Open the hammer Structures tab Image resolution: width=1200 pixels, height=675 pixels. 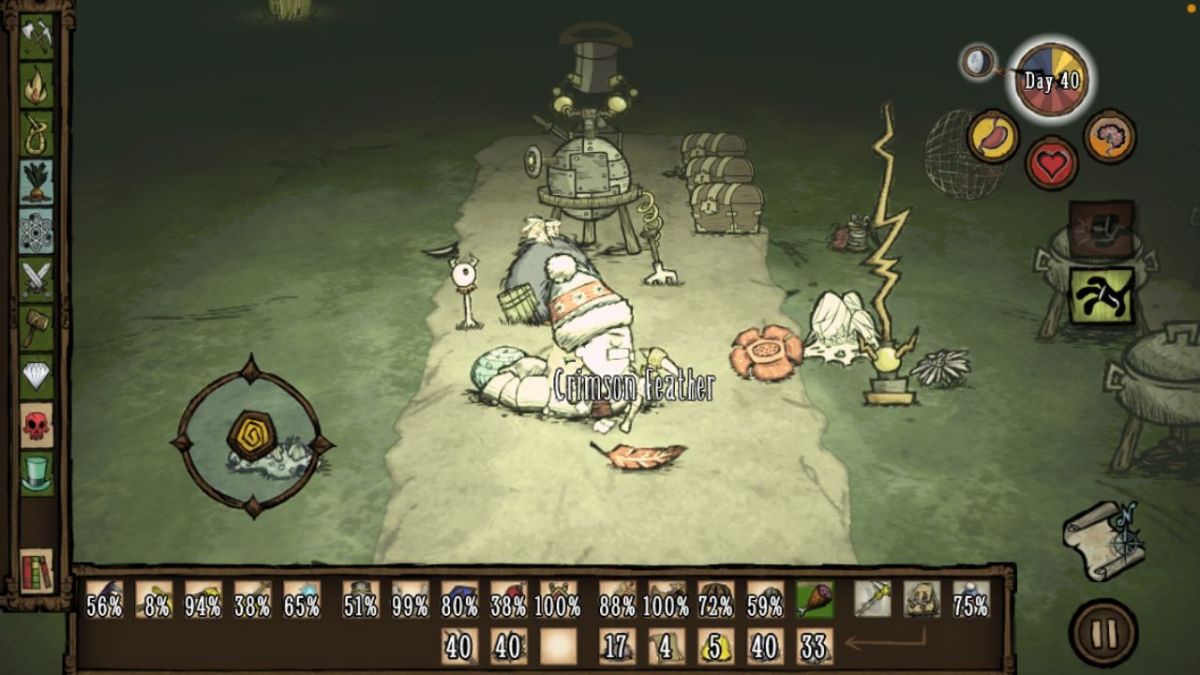tap(37, 327)
